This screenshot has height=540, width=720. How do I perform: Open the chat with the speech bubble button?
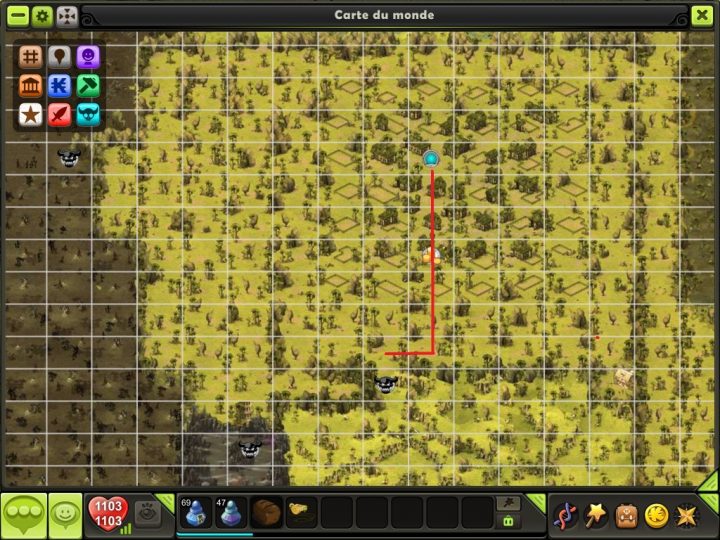[x=23, y=515]
